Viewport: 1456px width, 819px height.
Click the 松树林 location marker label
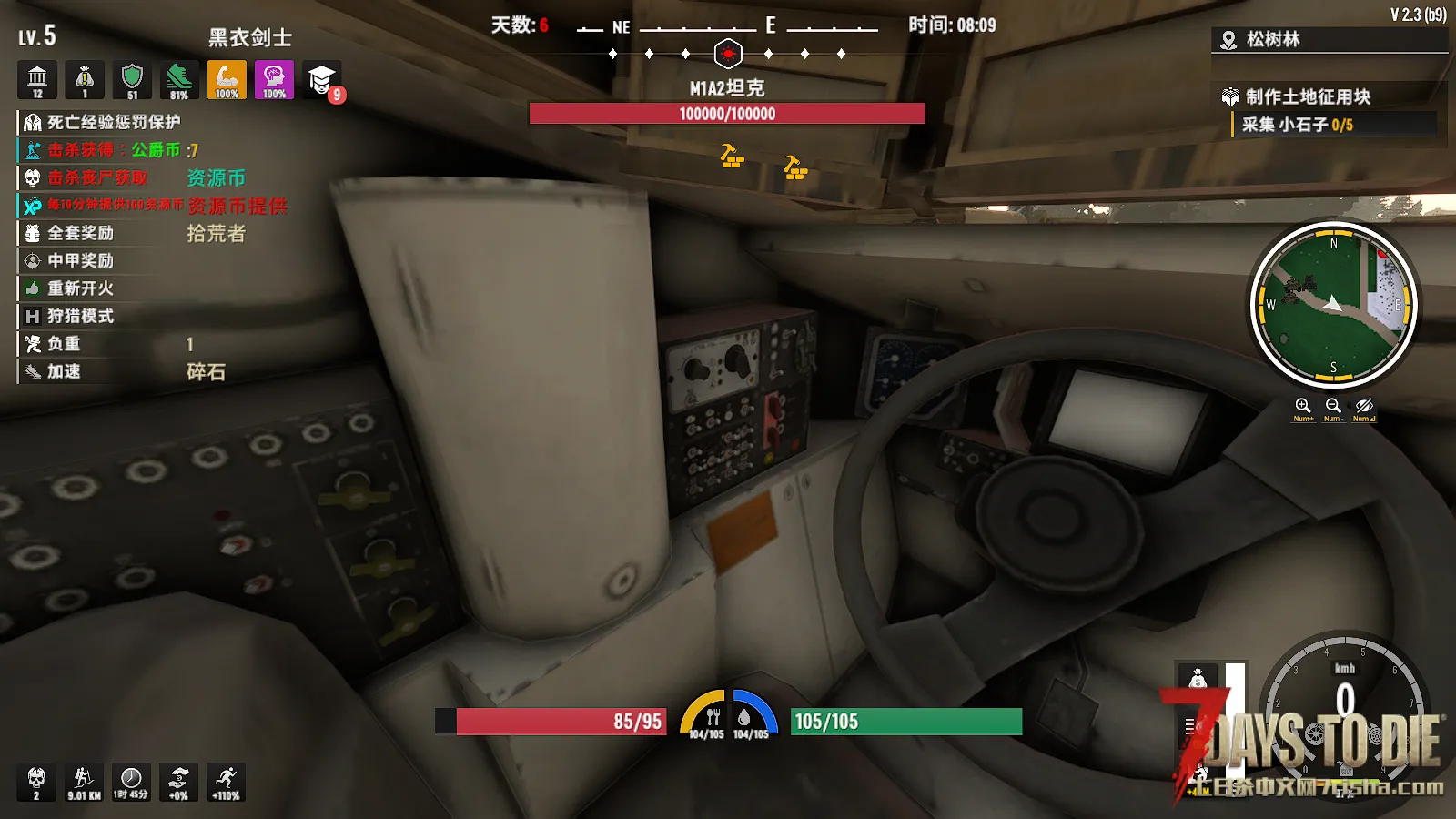[x=1272, y=39]
